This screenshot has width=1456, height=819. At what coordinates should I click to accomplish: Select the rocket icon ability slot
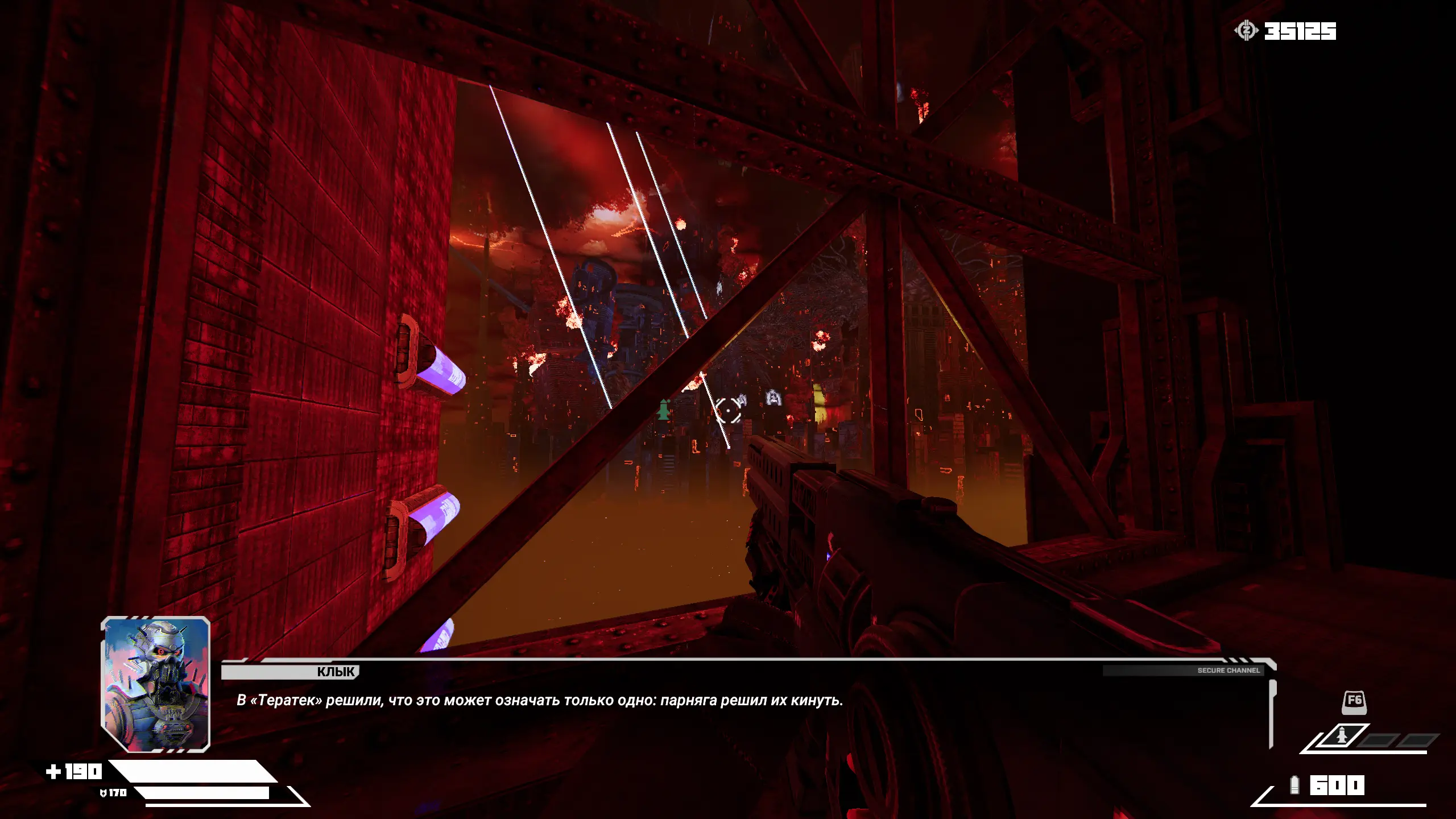[x=1342, y=737]
